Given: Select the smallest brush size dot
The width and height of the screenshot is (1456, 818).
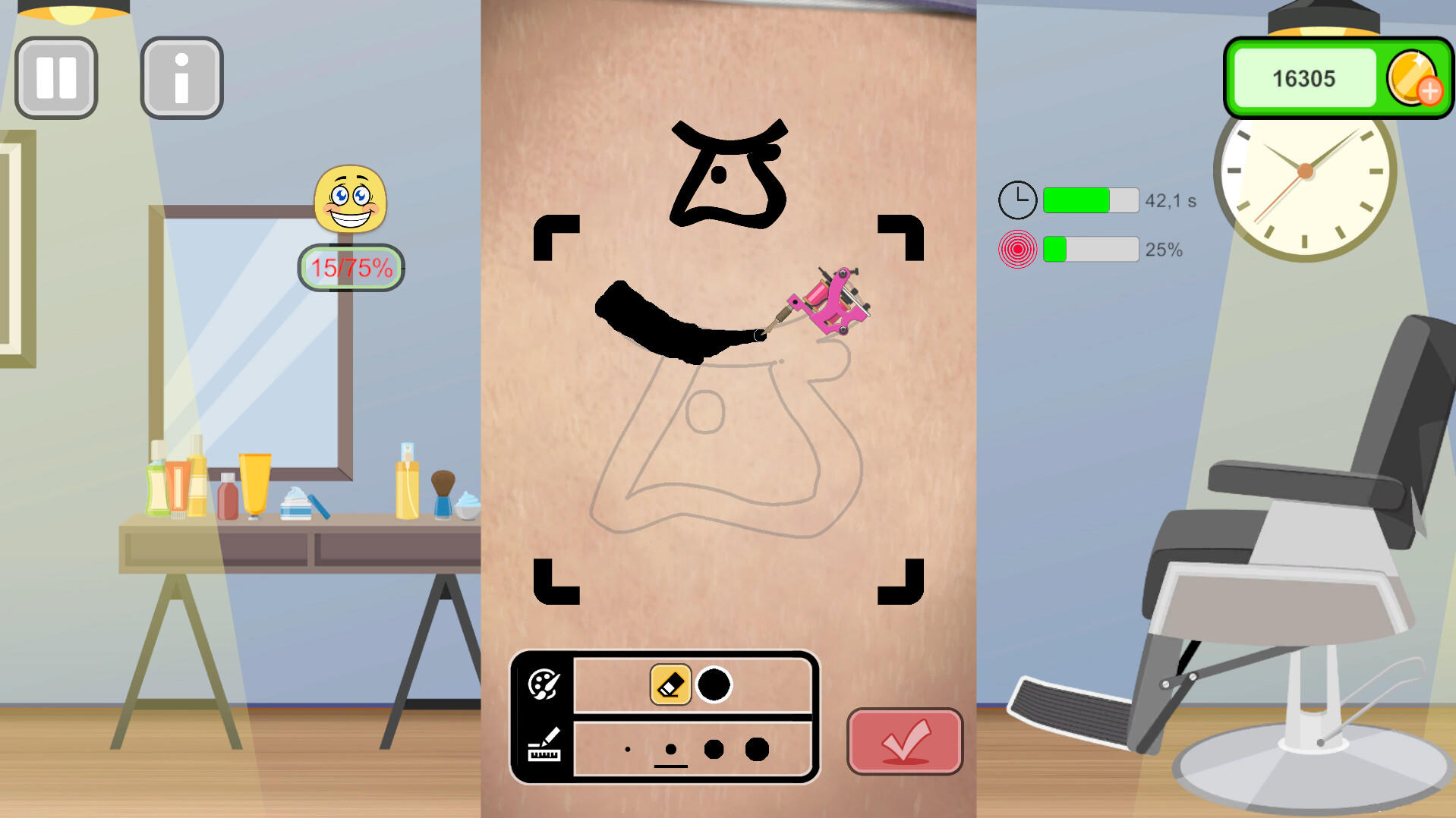Looking at the screenshot, I should pos(627,750).
